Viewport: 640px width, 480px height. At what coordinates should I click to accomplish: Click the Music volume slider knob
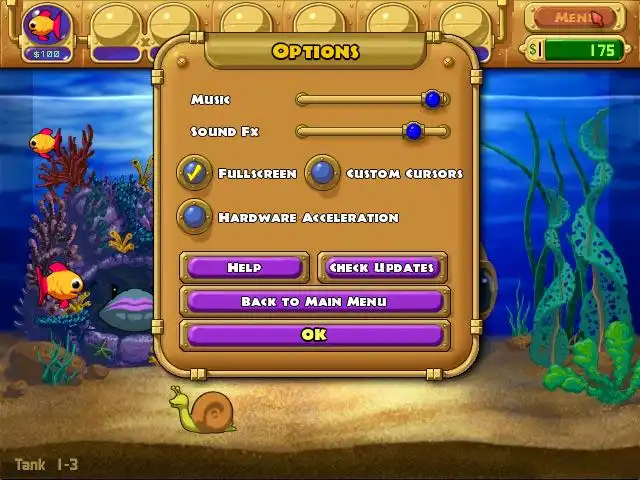[432, 99]
